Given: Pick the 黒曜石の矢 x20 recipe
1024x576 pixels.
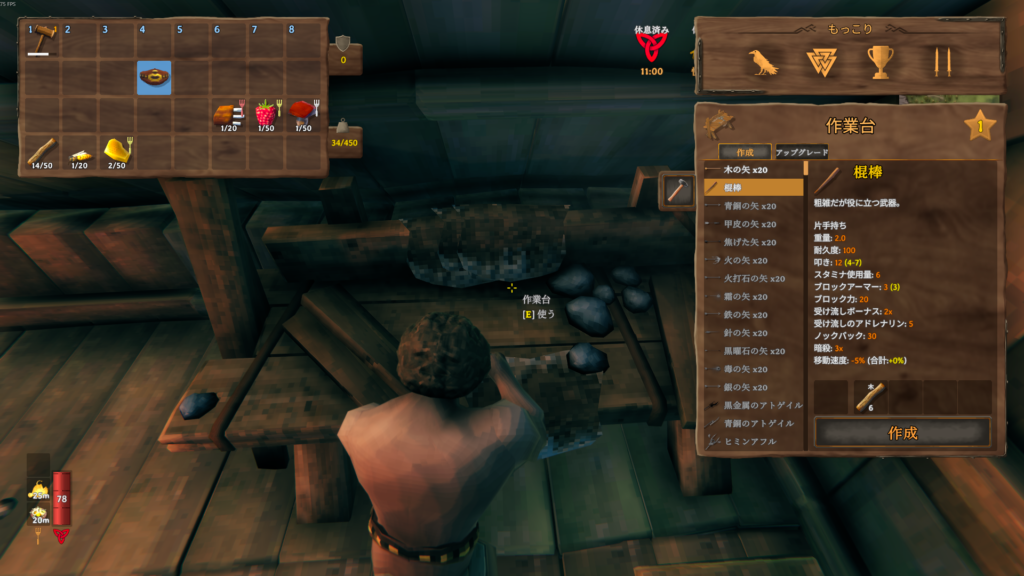Looking at the screenshot, I should (x=755, y=351).
